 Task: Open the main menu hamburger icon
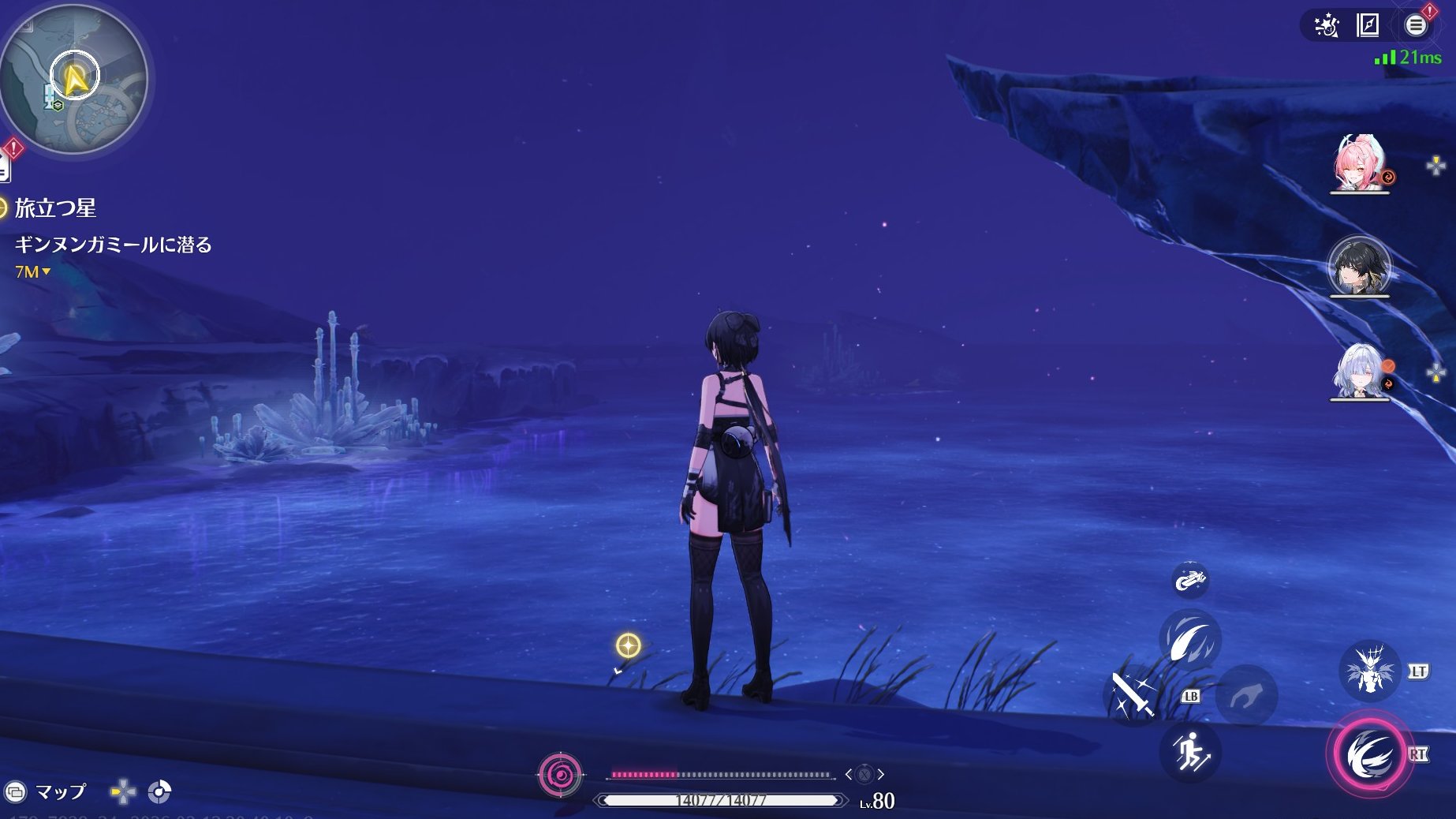1416,25
